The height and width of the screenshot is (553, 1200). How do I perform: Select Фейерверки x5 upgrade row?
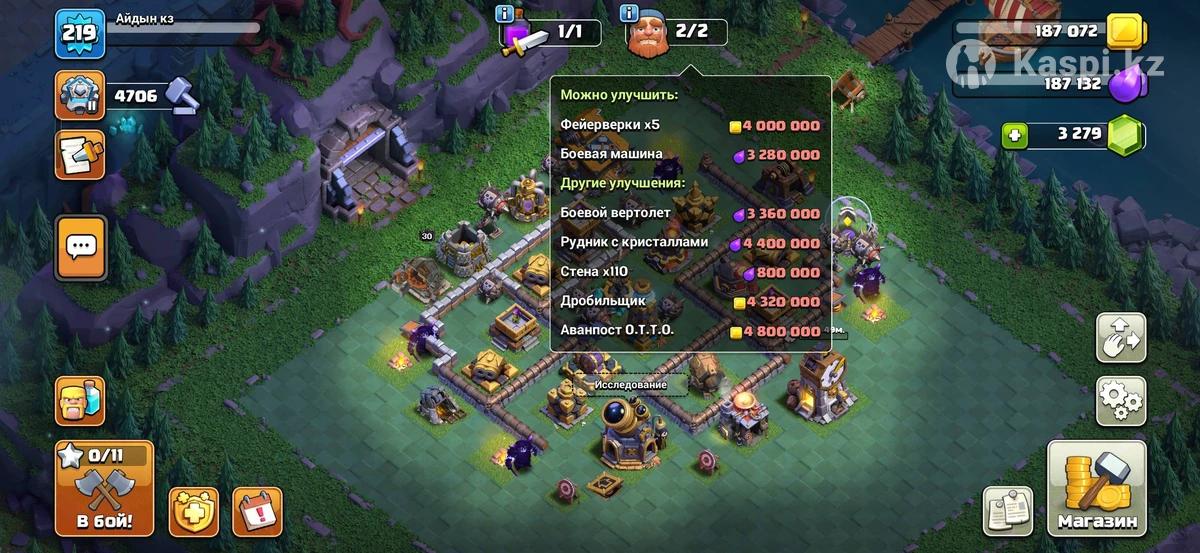pos(690,126)
